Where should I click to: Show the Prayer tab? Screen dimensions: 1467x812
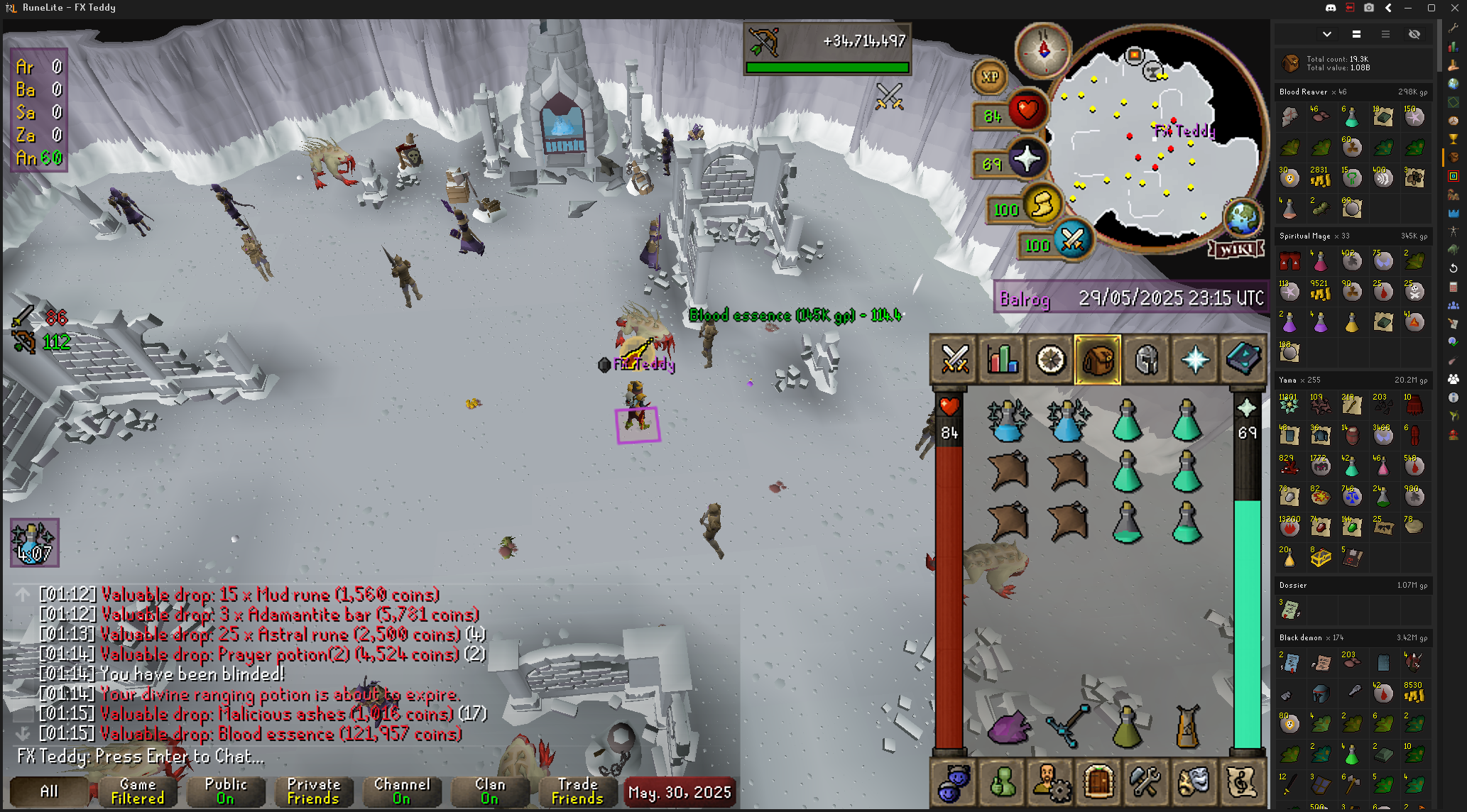pyautogui.click(x=1195, y=359)
